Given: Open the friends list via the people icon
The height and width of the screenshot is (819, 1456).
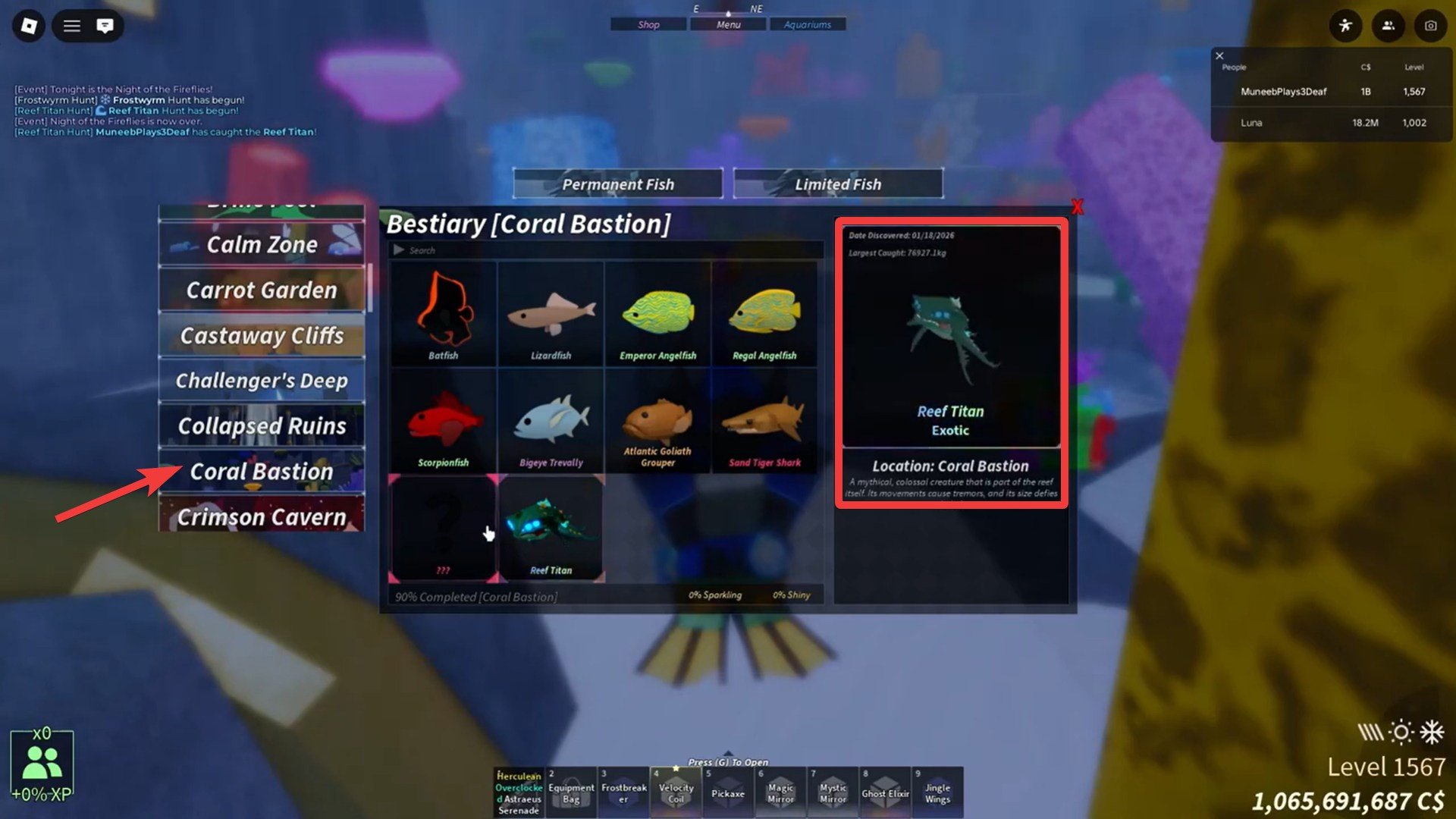Looking at the screenshot, I should 1388,25.
